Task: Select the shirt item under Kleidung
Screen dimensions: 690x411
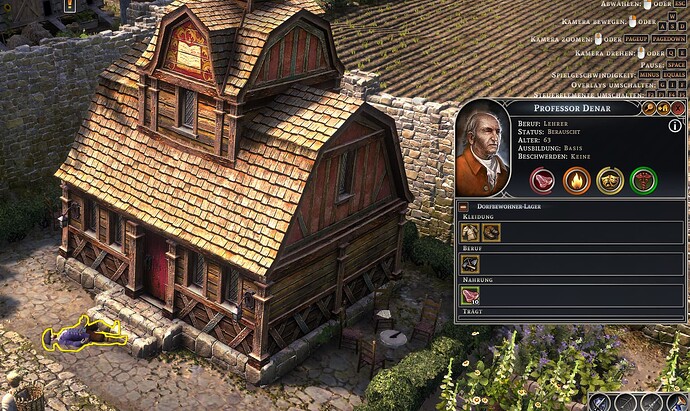Action: (x=470, y=232)
